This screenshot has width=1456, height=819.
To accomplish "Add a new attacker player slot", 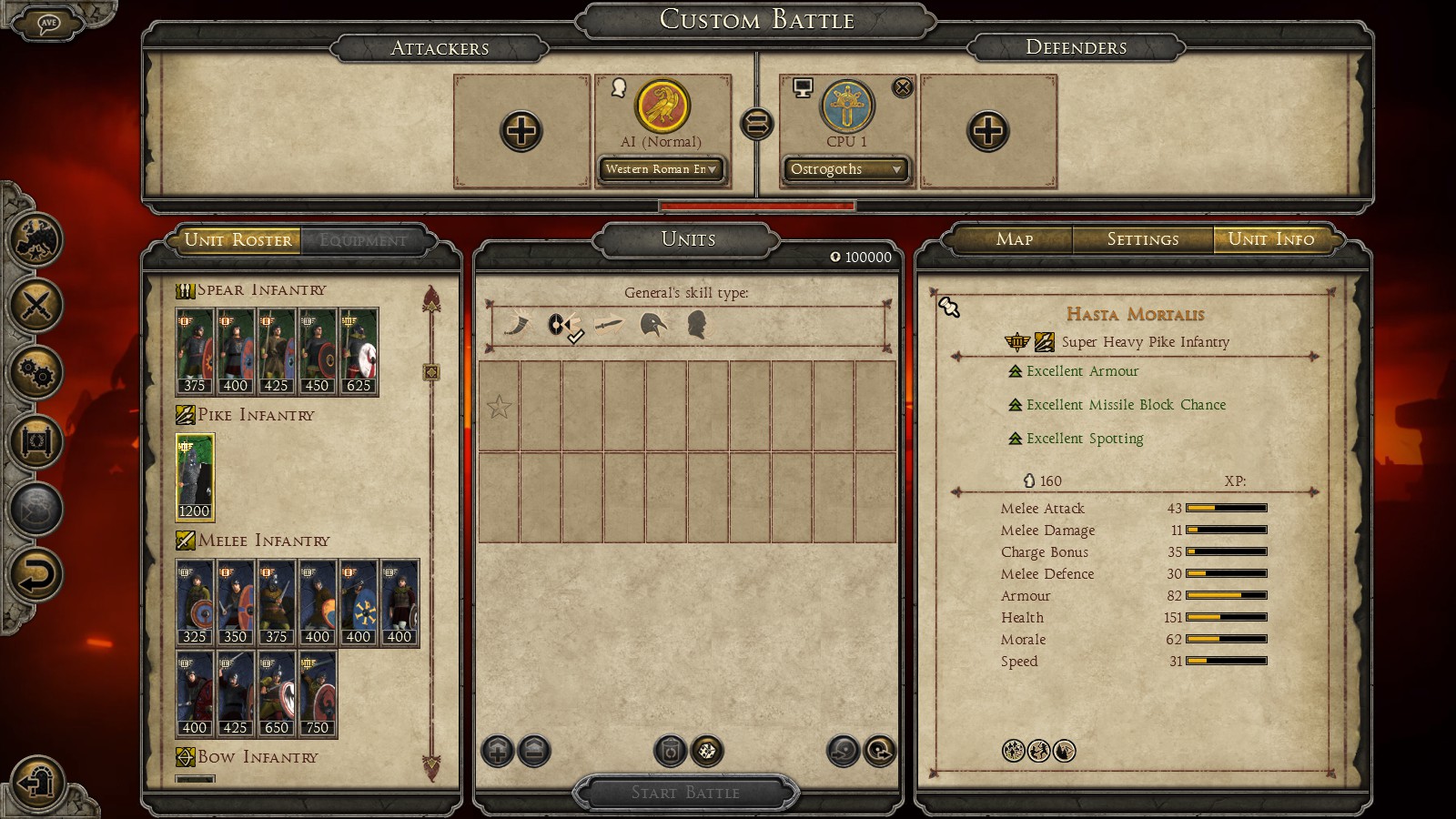I will click(x=521, y=131).
